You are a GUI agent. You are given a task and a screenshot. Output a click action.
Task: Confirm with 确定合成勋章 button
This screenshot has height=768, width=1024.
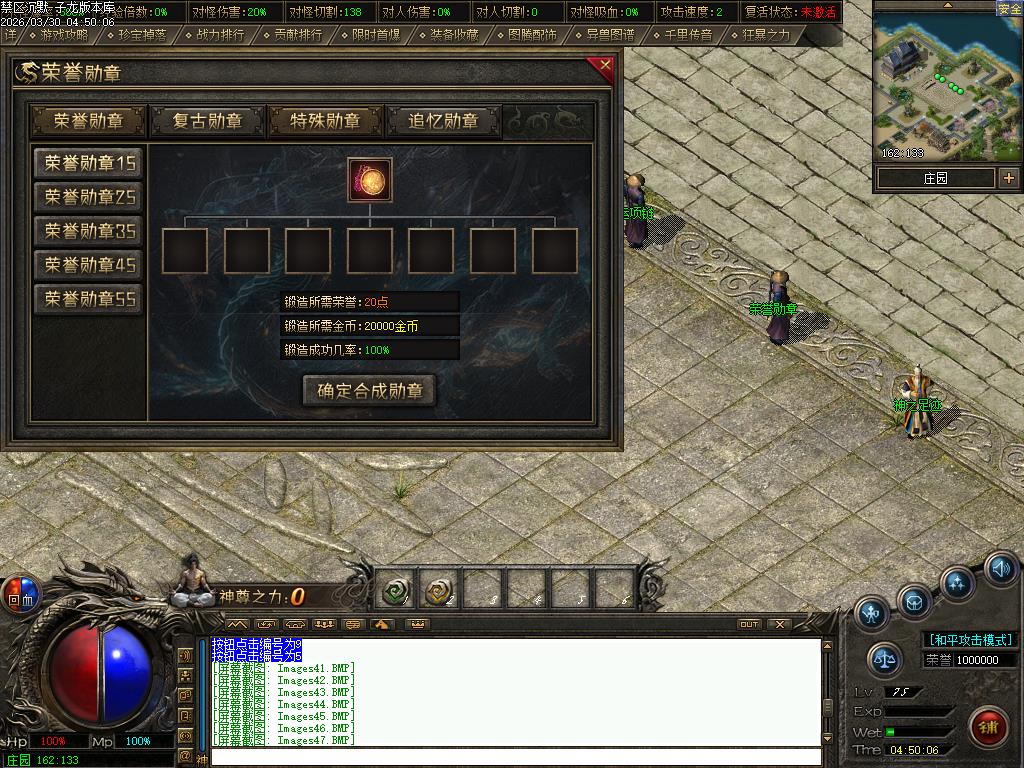(x=370, y=391)
